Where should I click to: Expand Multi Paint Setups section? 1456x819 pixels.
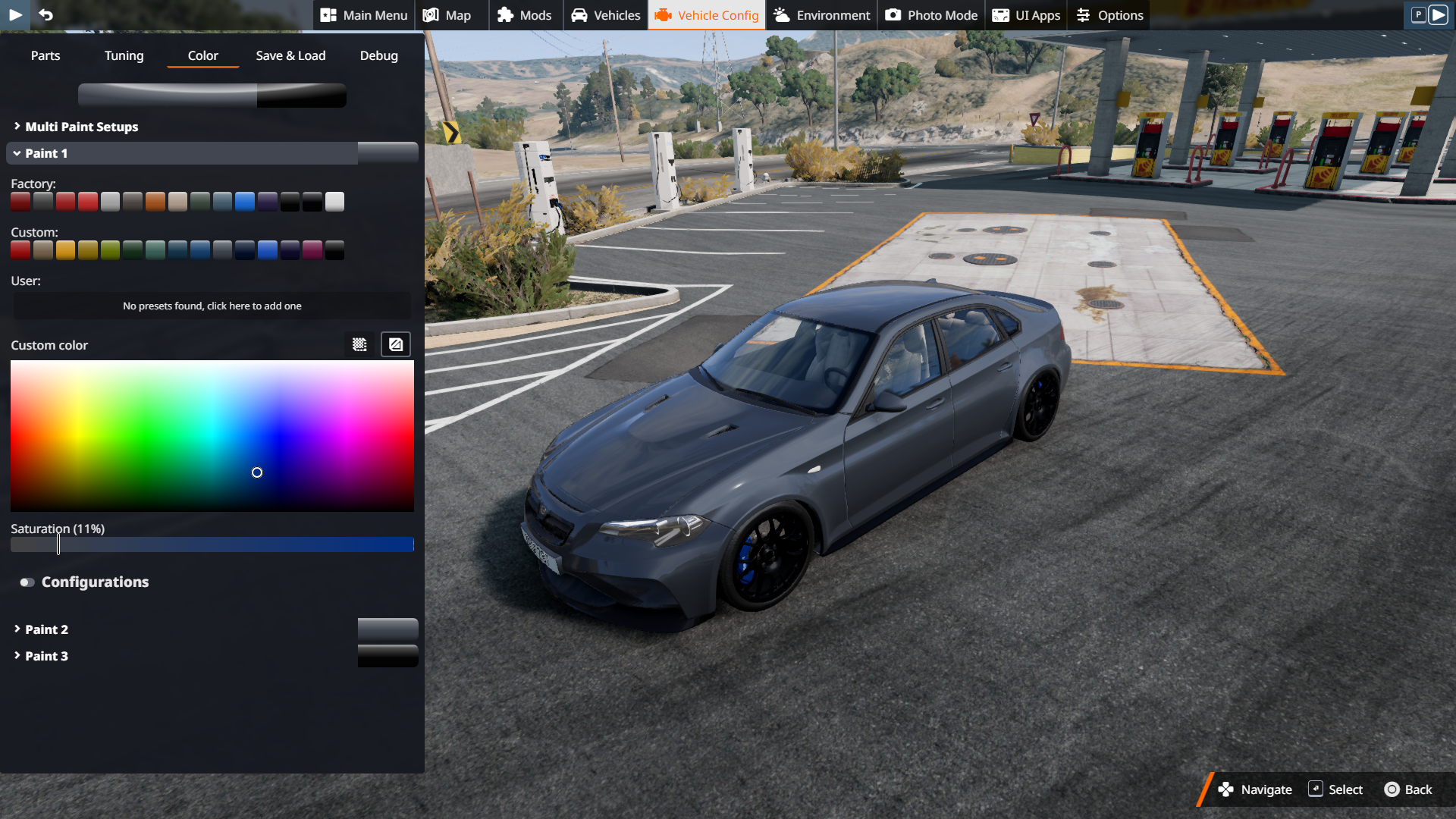click(x=81, y=127)
